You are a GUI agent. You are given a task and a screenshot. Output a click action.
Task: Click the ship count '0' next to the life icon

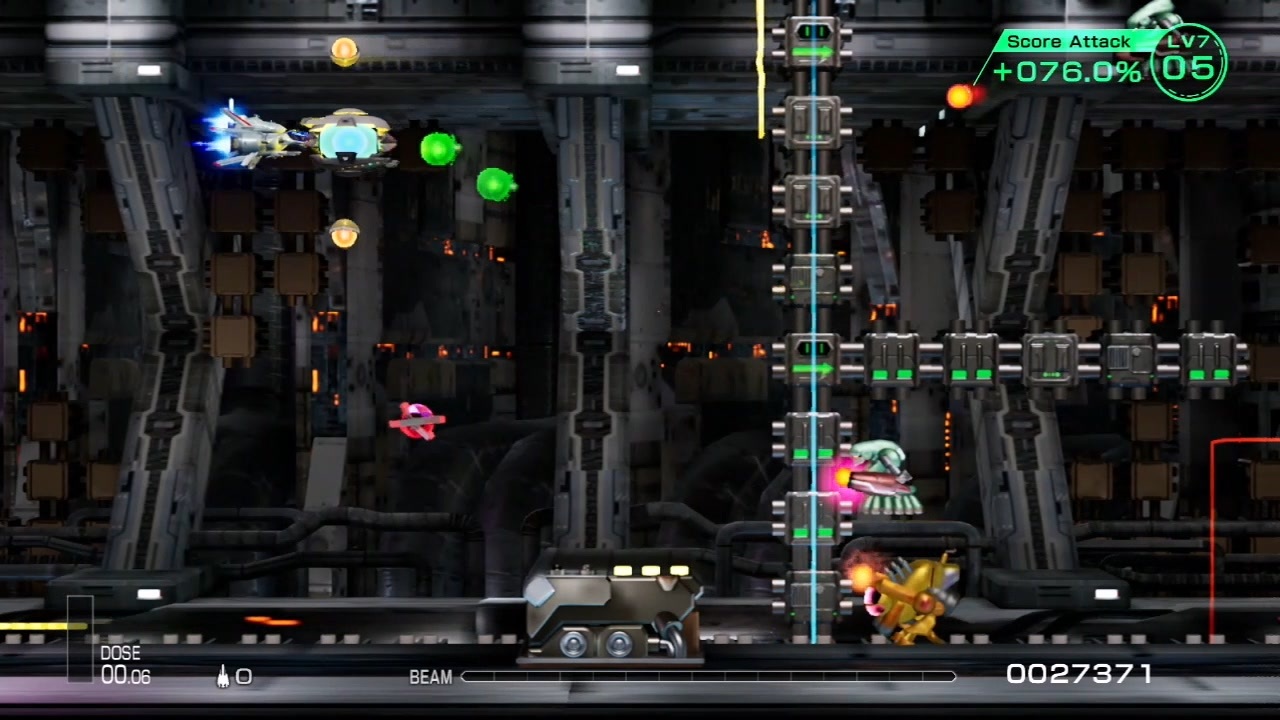[244, 677]
